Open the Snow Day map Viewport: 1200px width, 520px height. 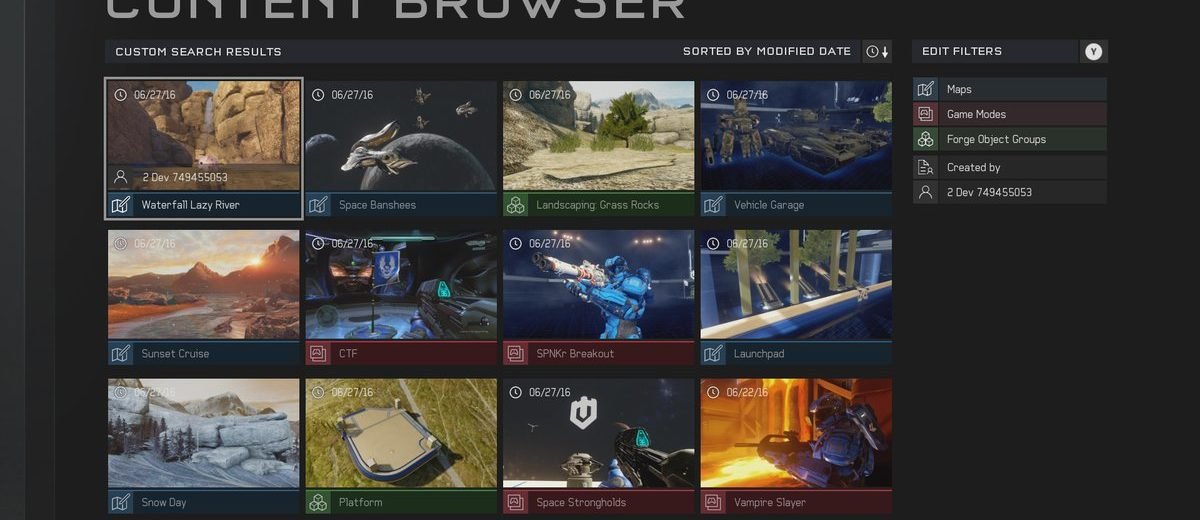tap(203, 445)
